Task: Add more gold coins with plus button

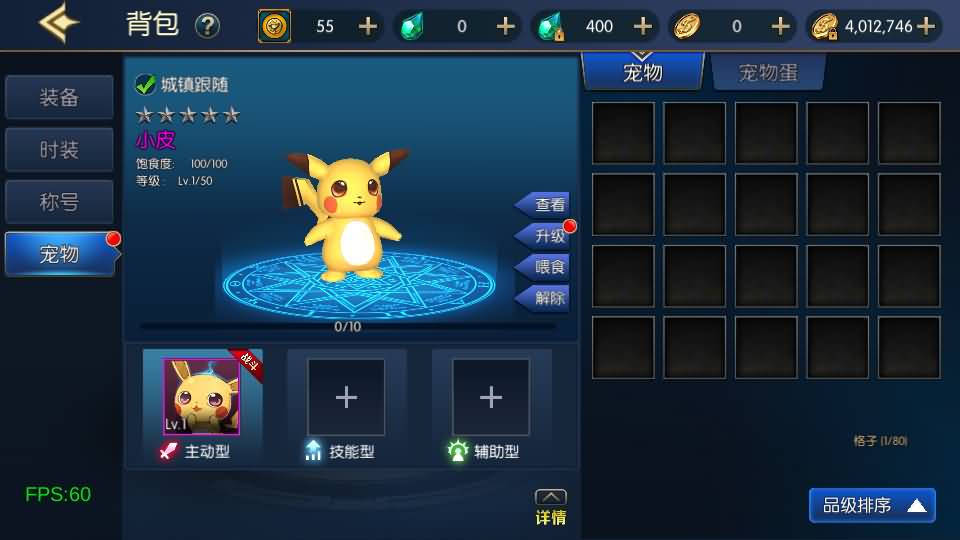Action: (x=926, y=26)
